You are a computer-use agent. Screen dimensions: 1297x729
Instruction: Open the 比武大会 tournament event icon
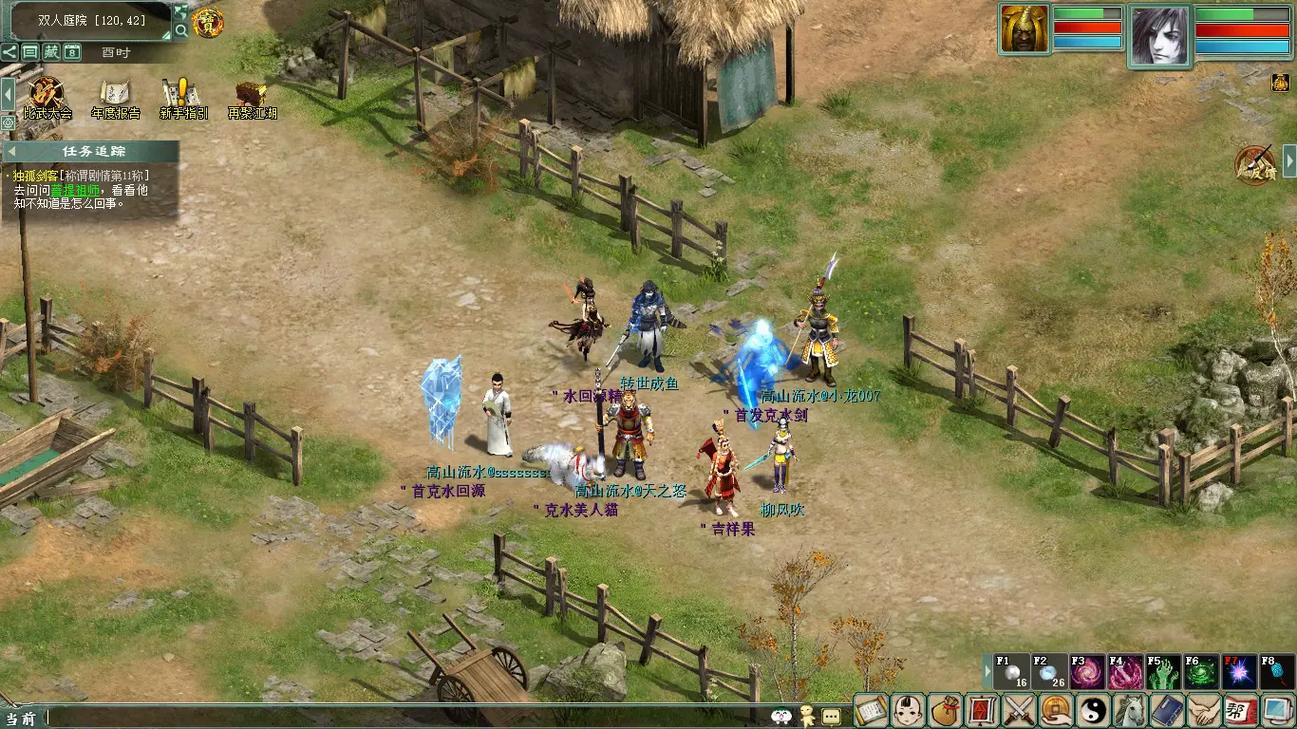[46, 96]
